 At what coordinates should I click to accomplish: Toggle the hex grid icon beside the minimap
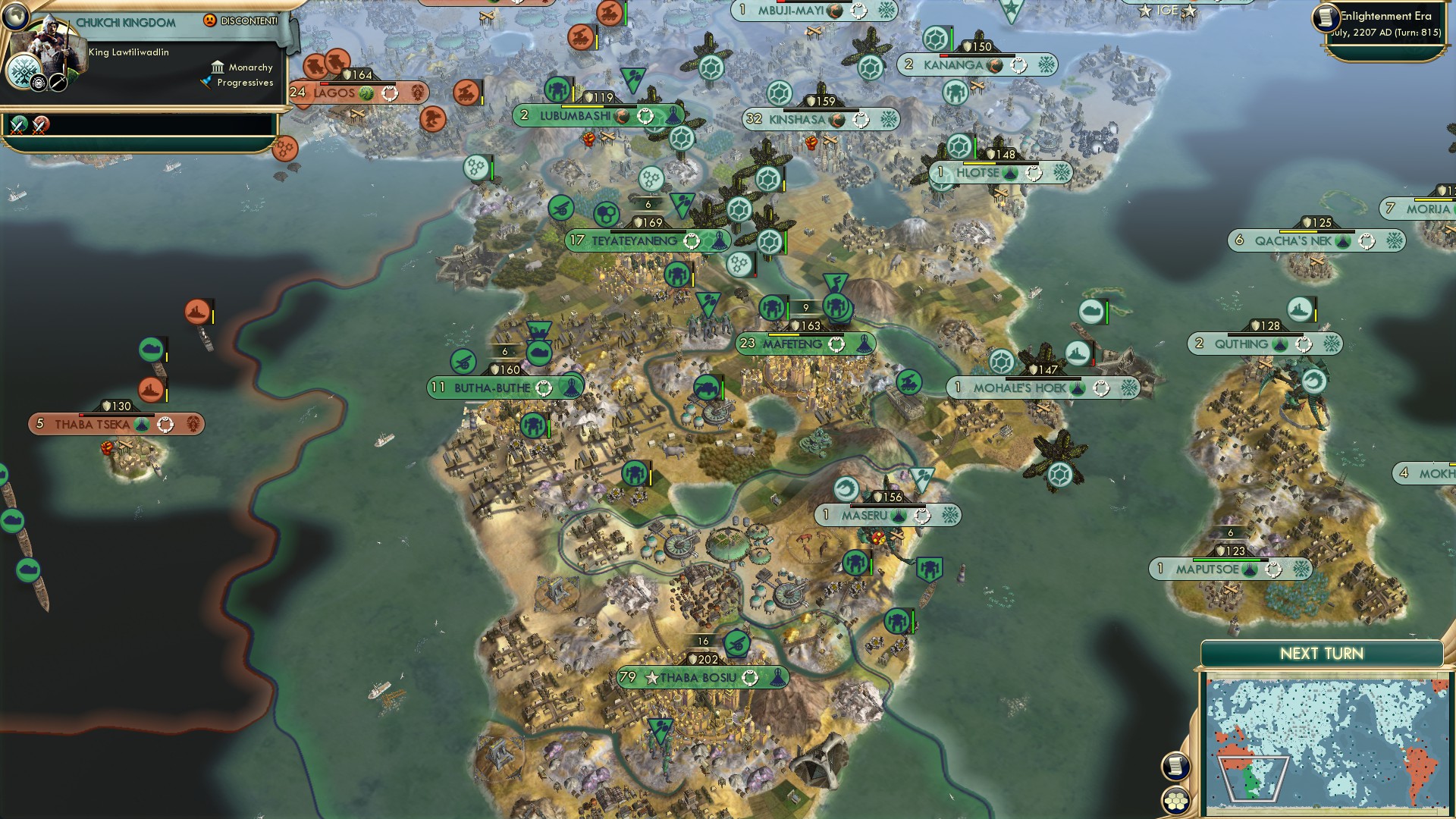pyautogui.click(x=1175, y=800)
